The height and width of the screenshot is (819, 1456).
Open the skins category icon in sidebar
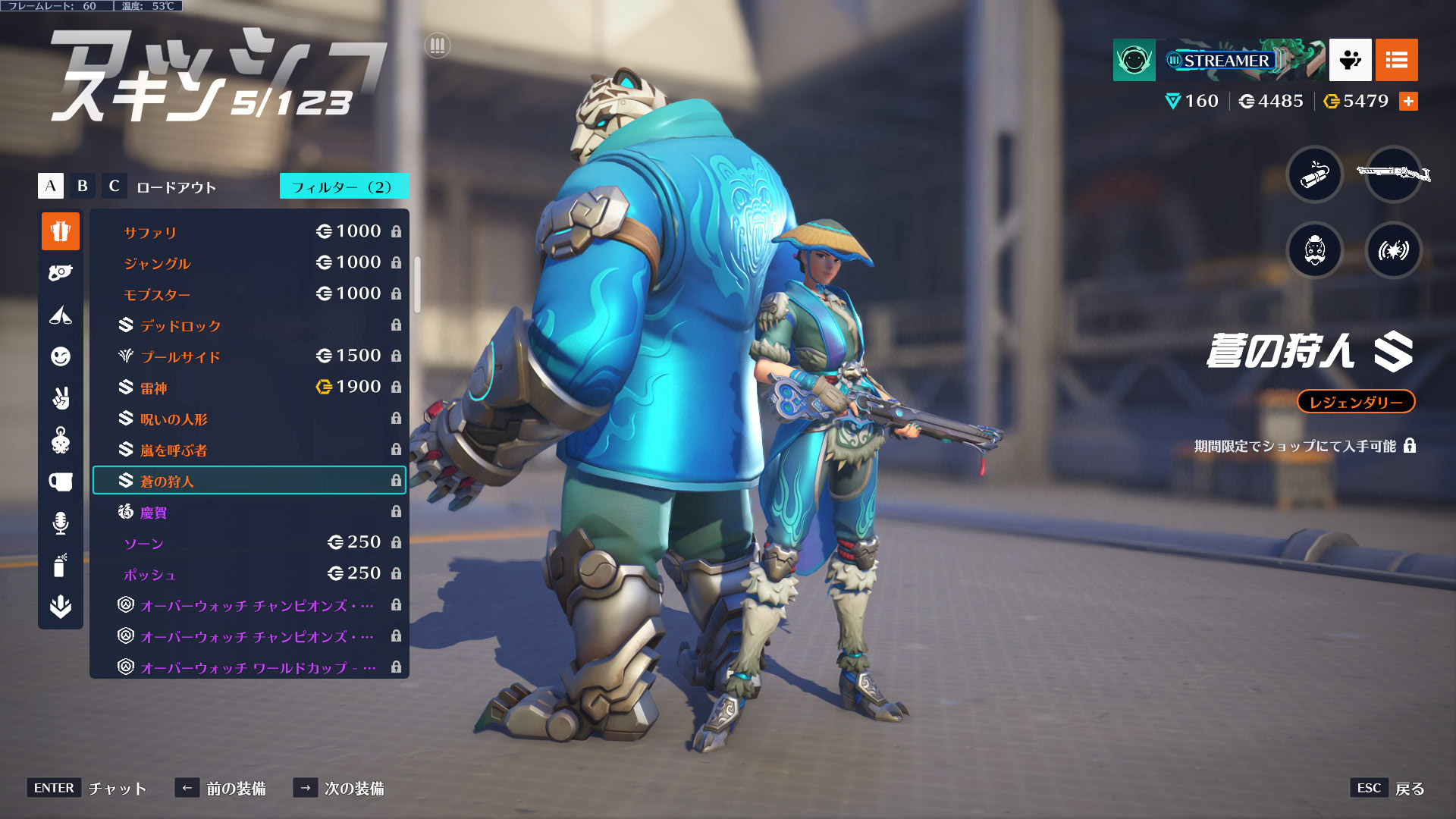pyautogui.click(x=61, y=231)
